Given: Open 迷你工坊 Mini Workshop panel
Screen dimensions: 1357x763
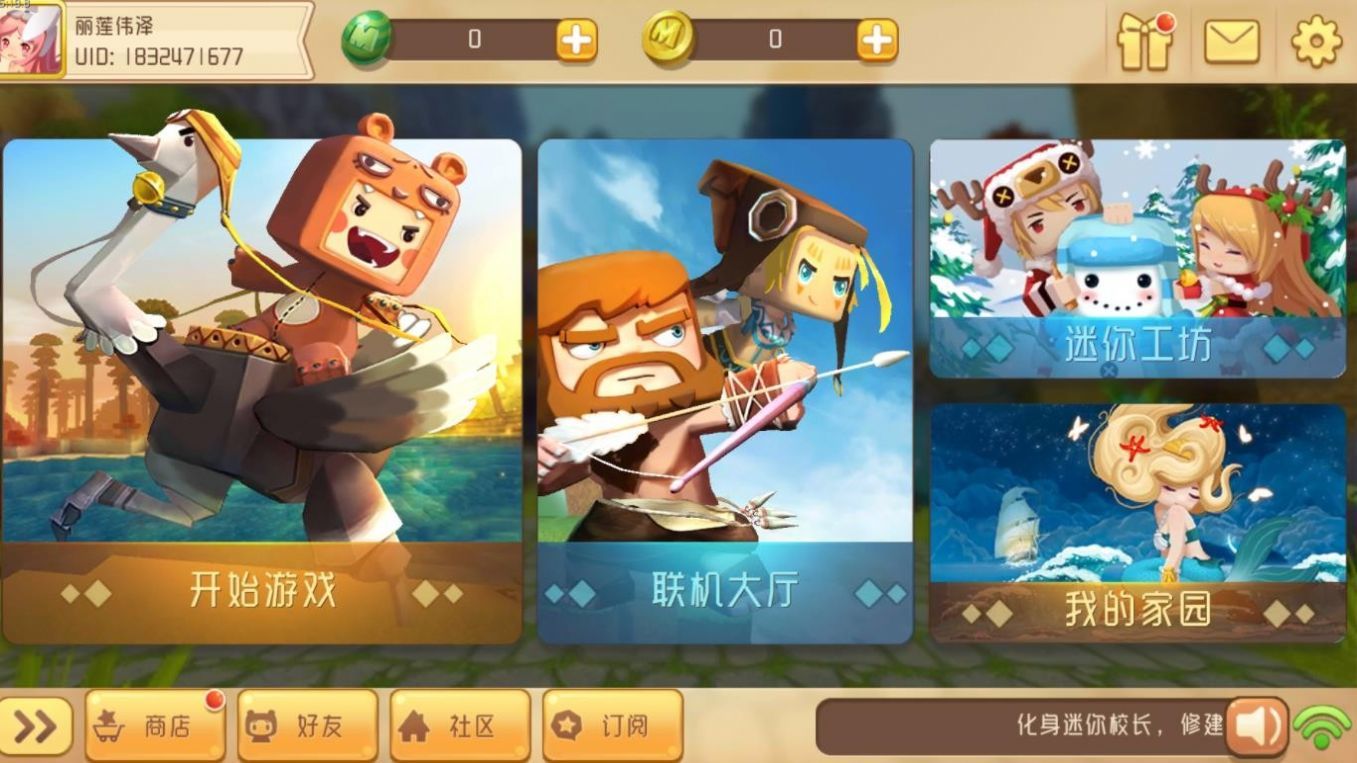Looking at the screenshot, I should coord(1138,255).
